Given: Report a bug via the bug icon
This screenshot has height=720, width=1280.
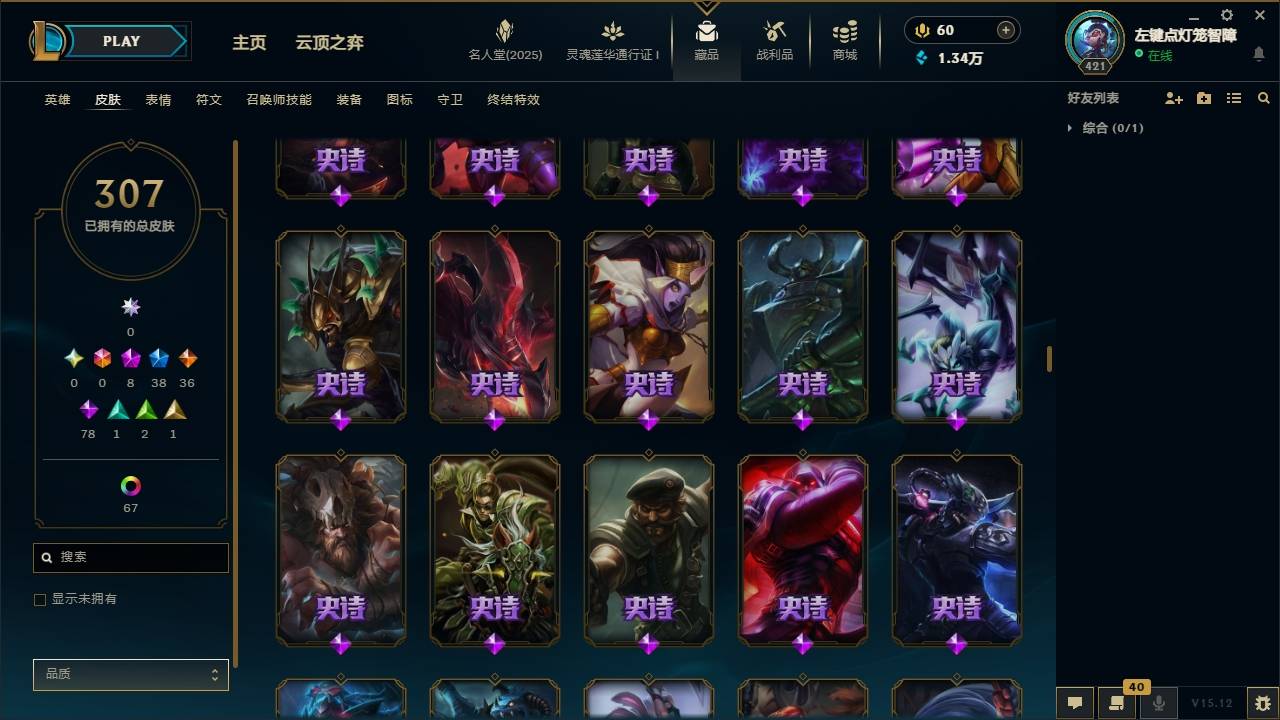Looking at the screenshot, I should pyautogui.click(x=1264, y=703).
